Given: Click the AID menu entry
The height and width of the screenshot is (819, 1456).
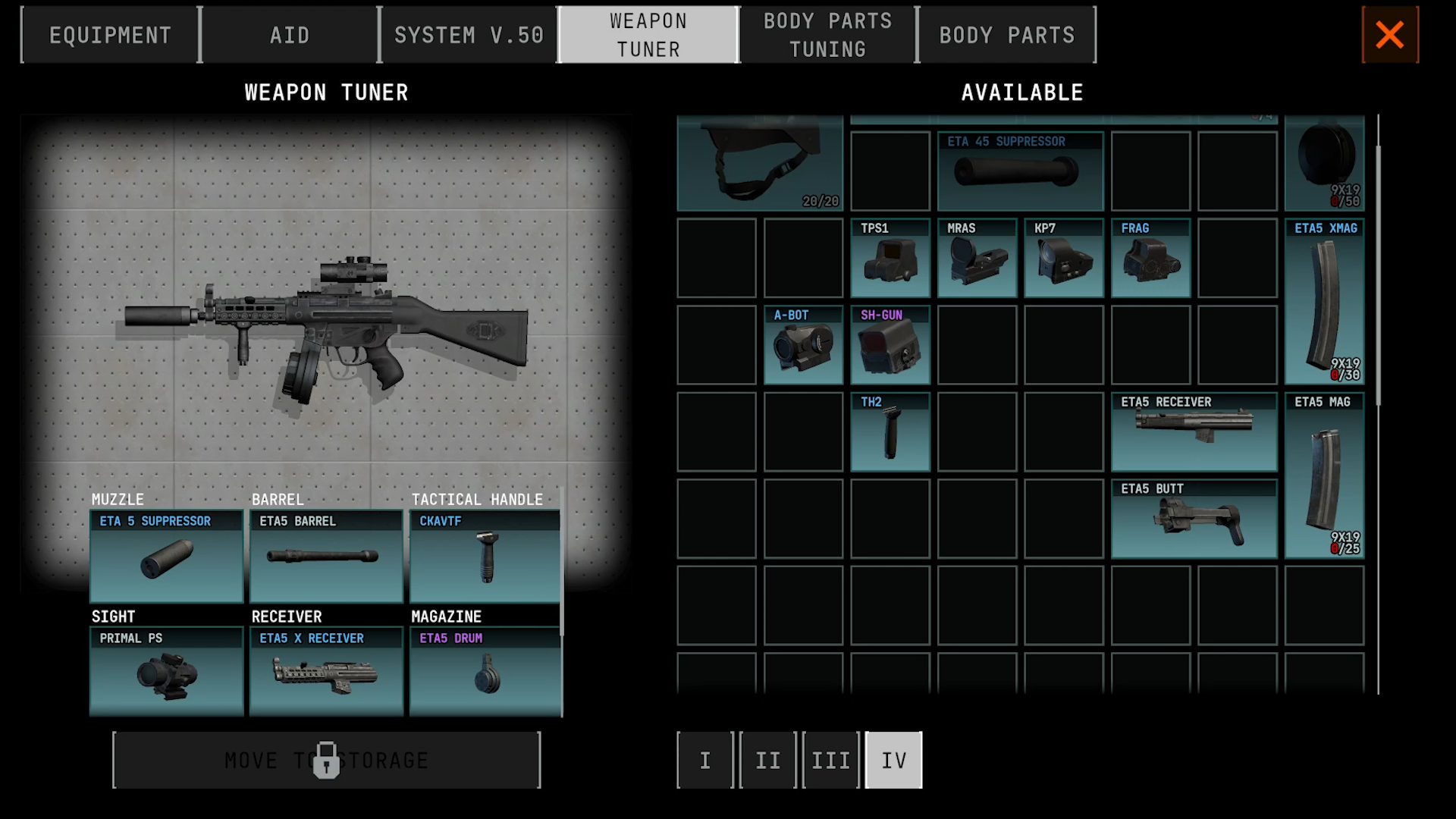Looking at the screenshot, I should click(x=289, y=34).
